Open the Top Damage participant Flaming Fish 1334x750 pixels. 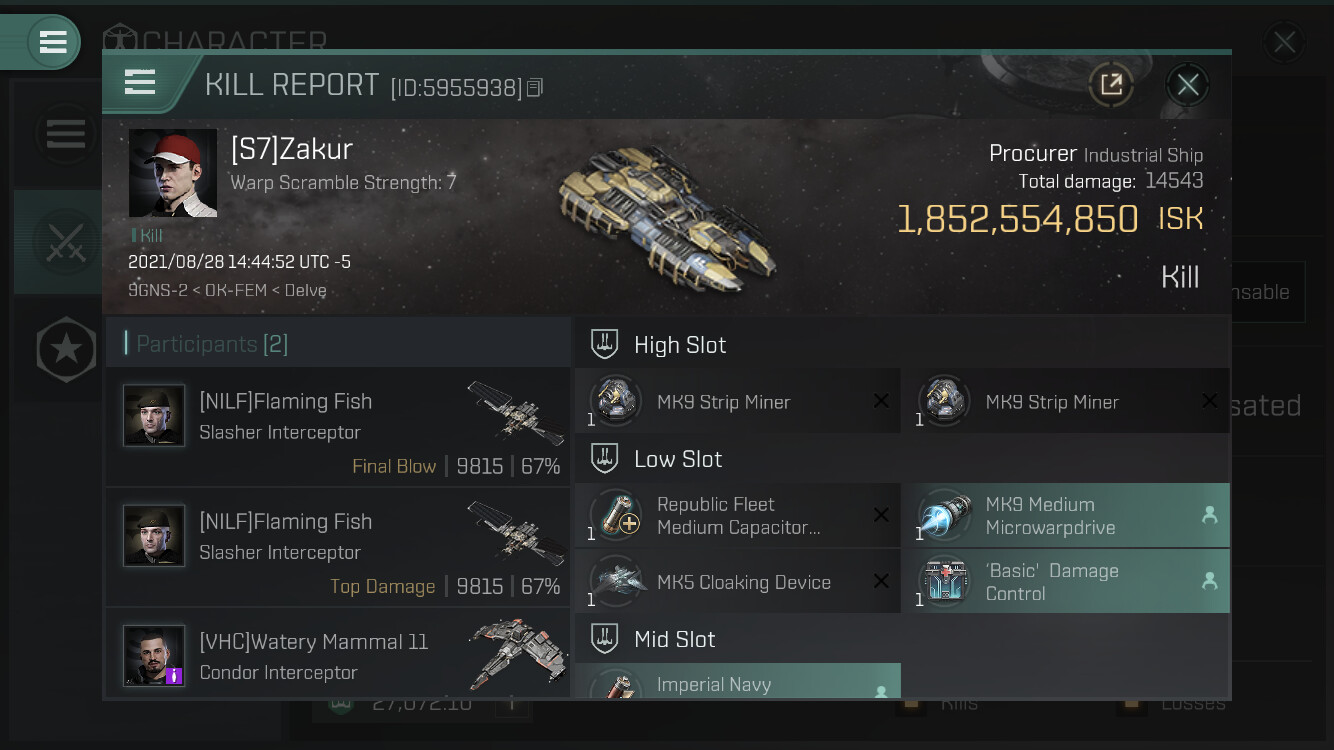click(338, 547)
